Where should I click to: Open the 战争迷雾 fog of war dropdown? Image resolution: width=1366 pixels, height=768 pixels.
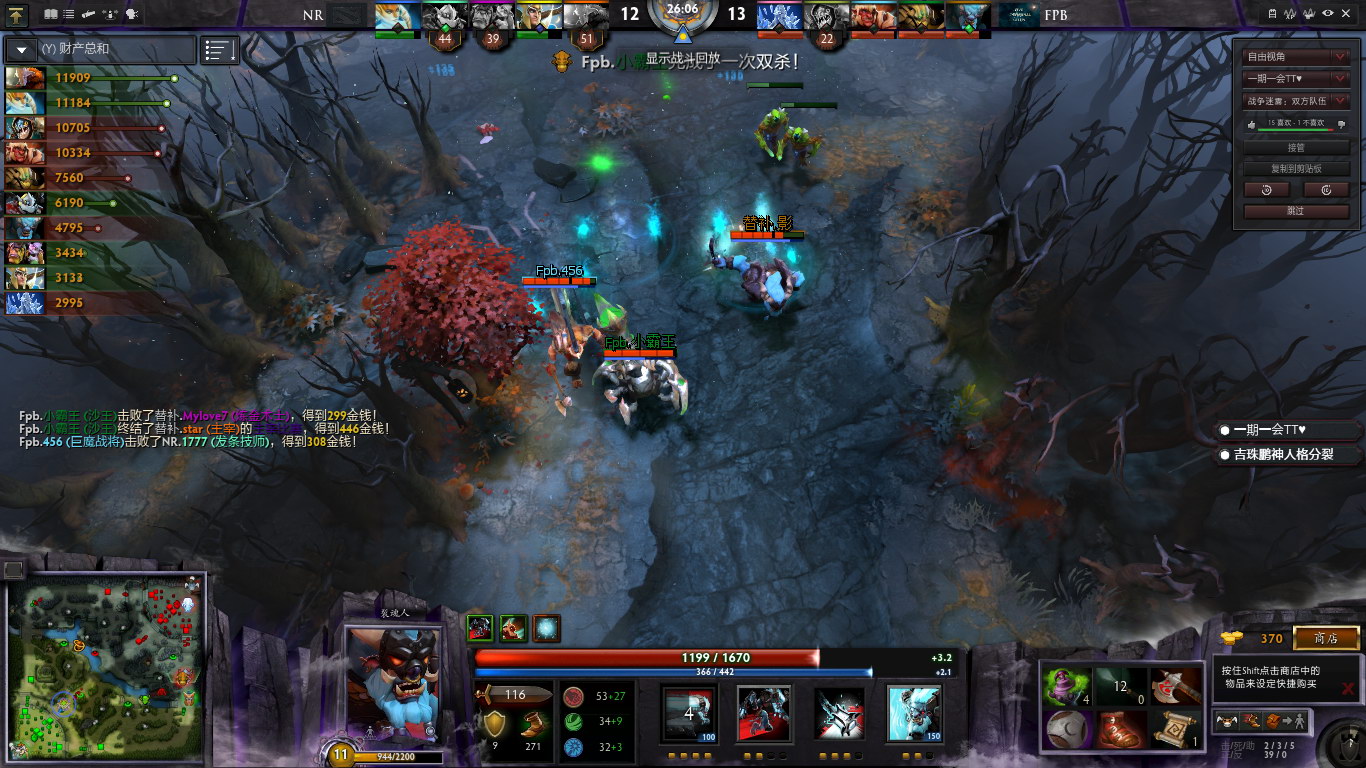1297,100
